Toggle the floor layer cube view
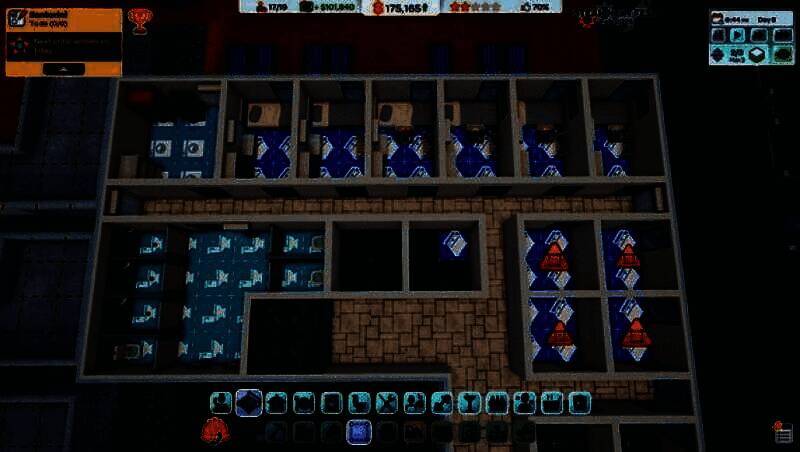The image size is (800, 452). click(759, 55)
